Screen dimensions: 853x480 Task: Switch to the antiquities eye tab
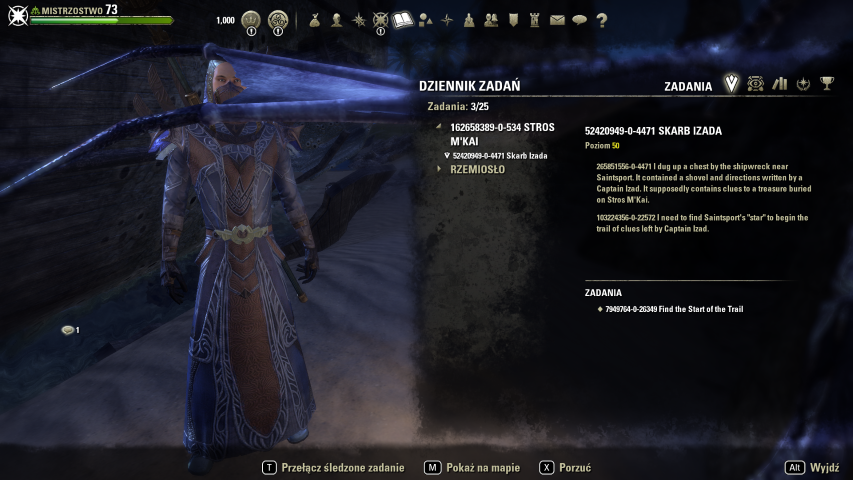(x=756, y=84)
